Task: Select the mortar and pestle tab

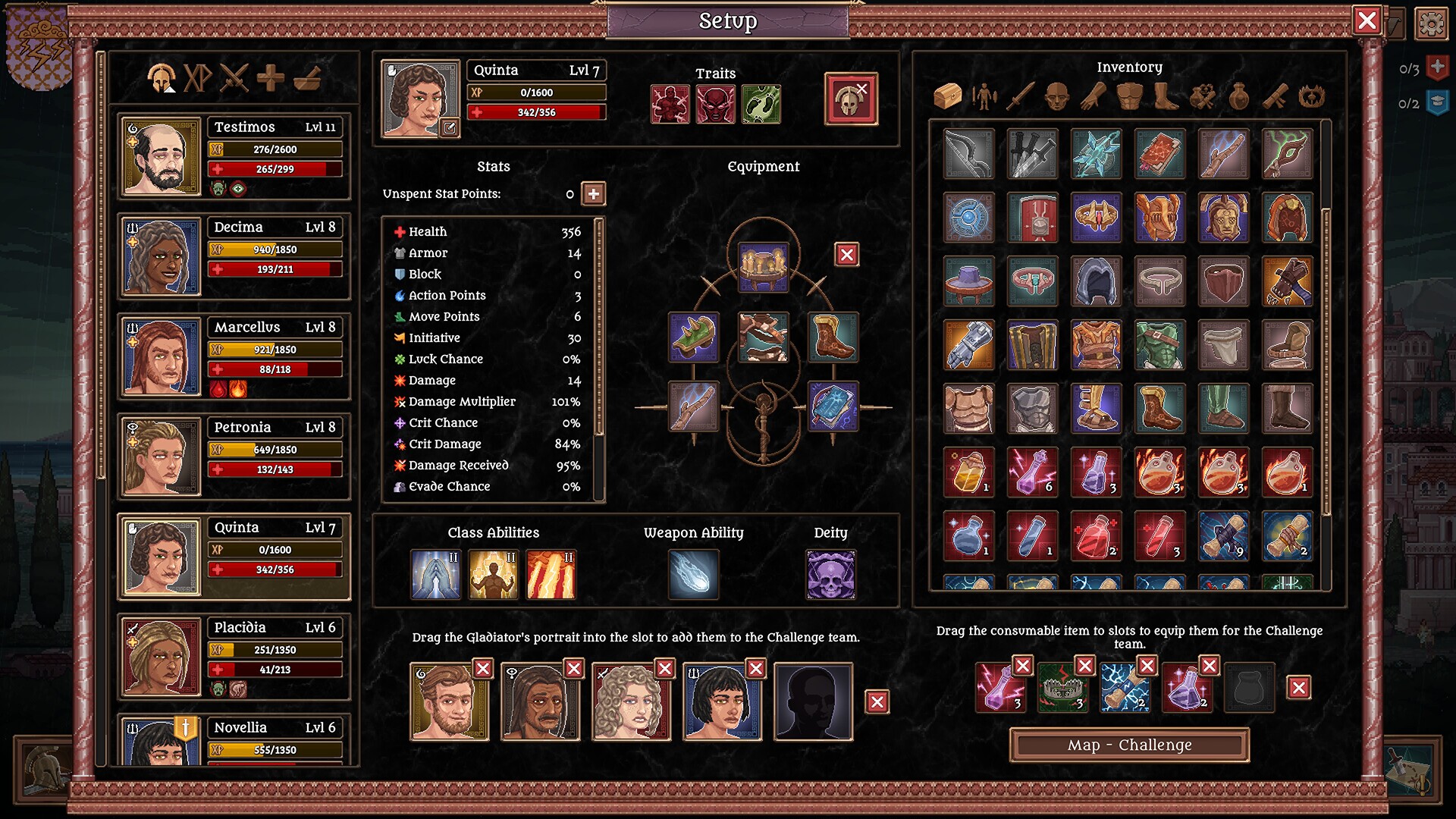Action: pyautogui.click(x=306, y=78)
